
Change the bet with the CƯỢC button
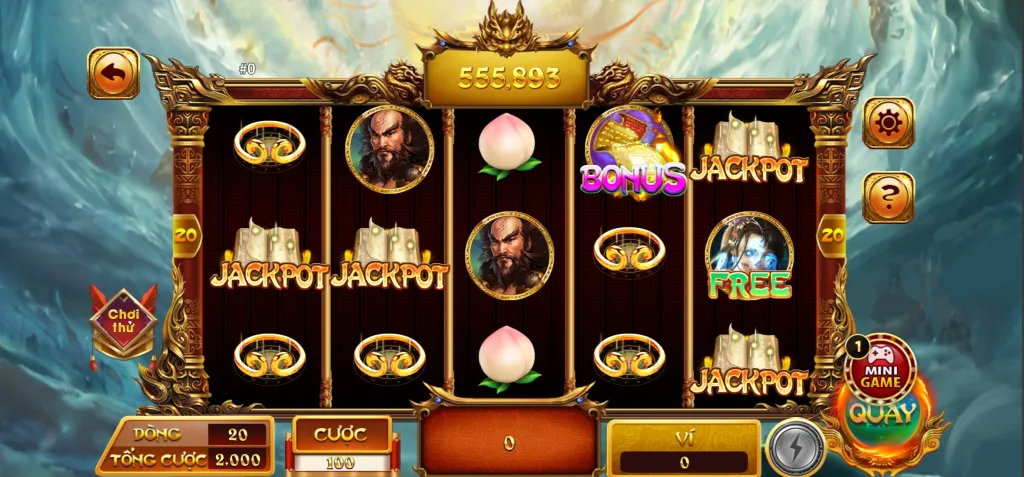342,435
